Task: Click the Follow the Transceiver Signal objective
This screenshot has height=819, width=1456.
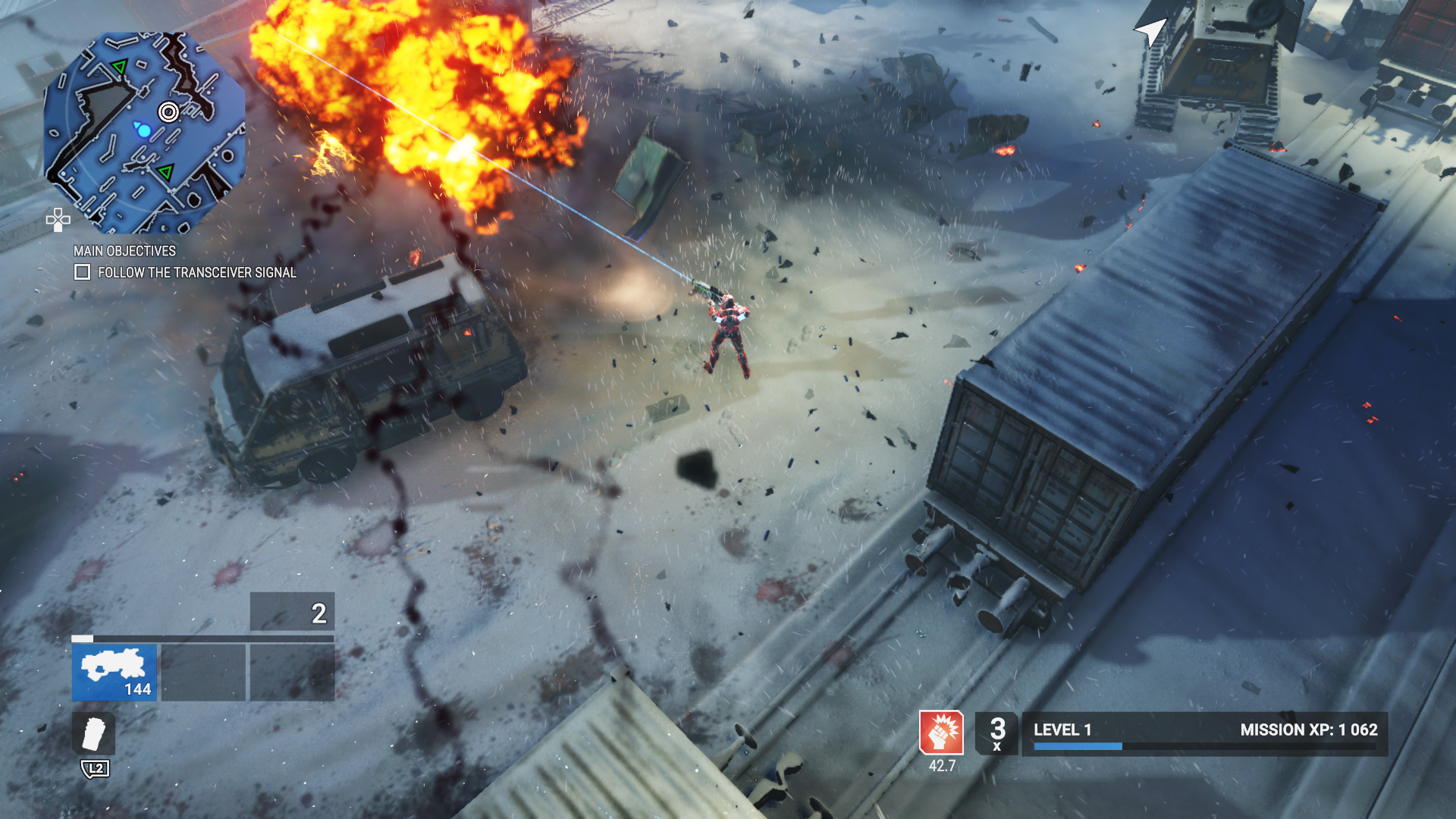Action: click(x=196, y=272)
